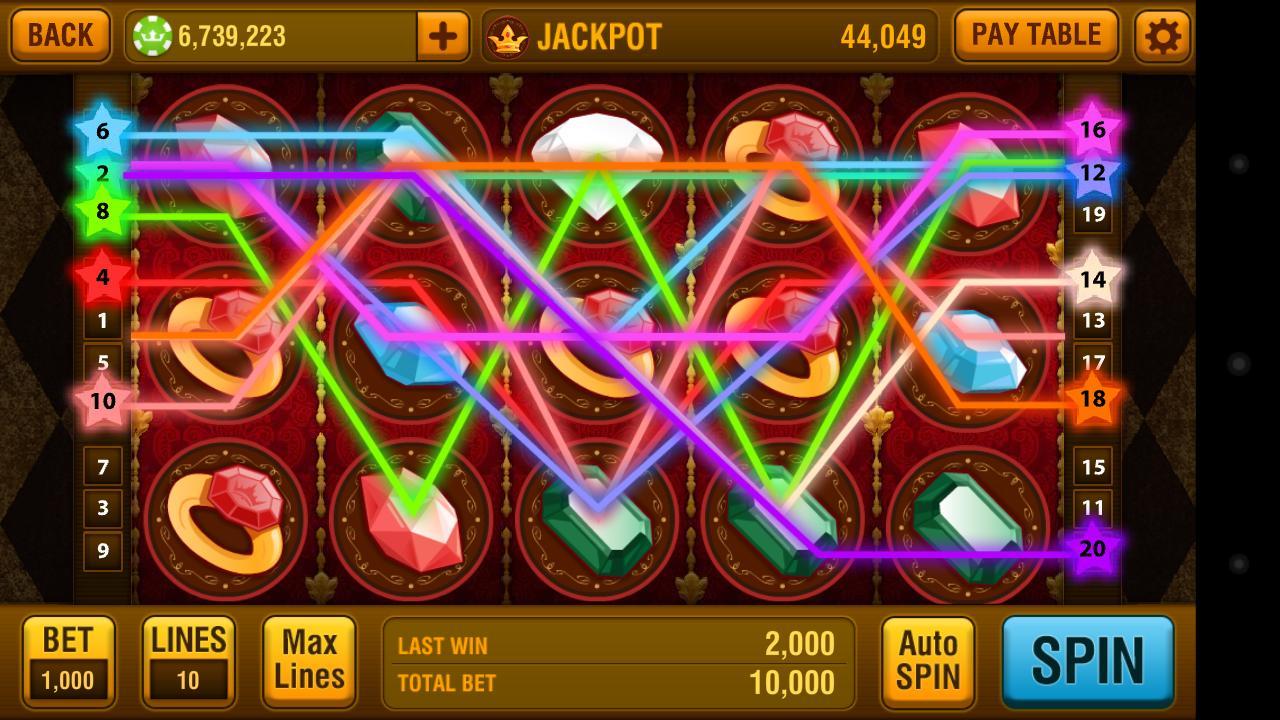Viewport: 1280px width, 720px height.
Task: Select payline star number 16
Action: pos(1093,130)
